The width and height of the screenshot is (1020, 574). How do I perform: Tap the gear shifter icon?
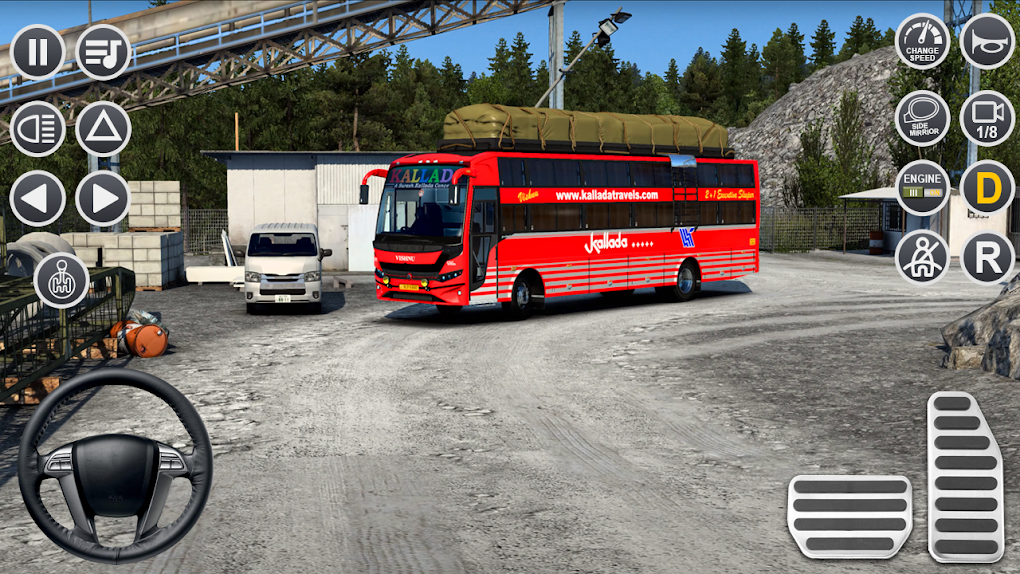click(62, 280)
